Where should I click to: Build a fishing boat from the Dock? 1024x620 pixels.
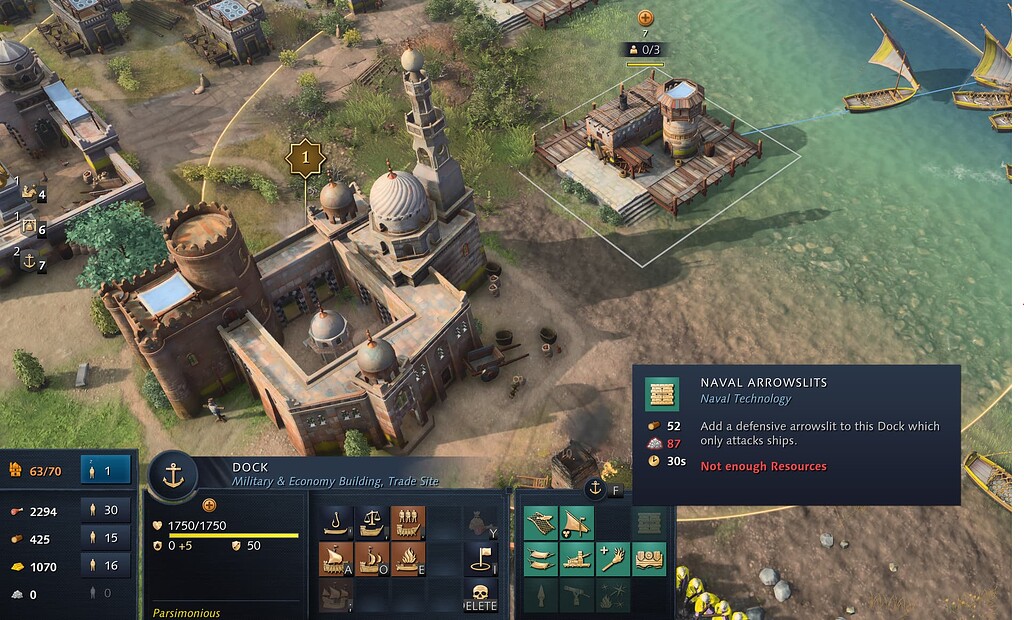pos(336,521)
